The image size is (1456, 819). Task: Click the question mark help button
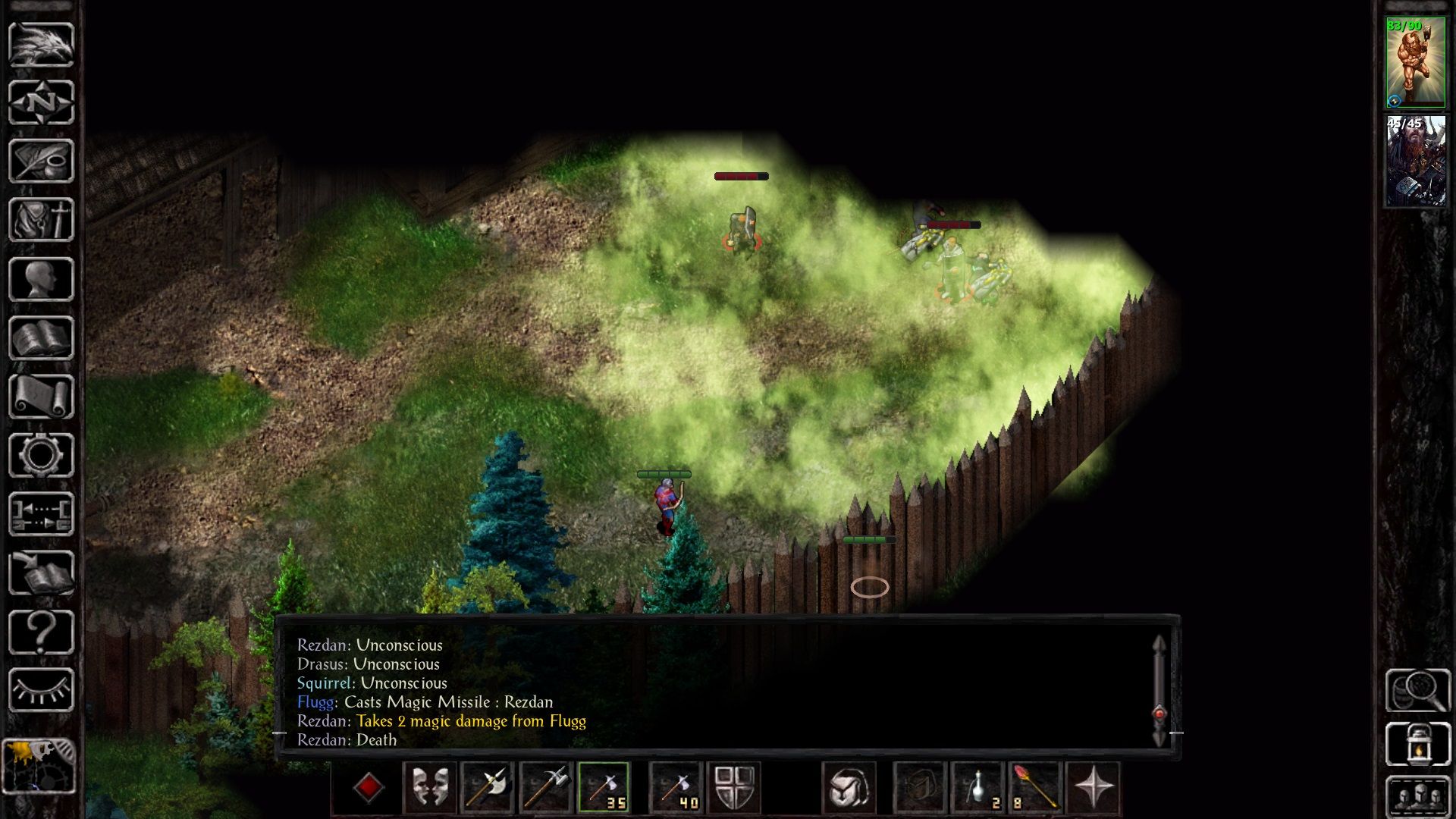point(41,632)
